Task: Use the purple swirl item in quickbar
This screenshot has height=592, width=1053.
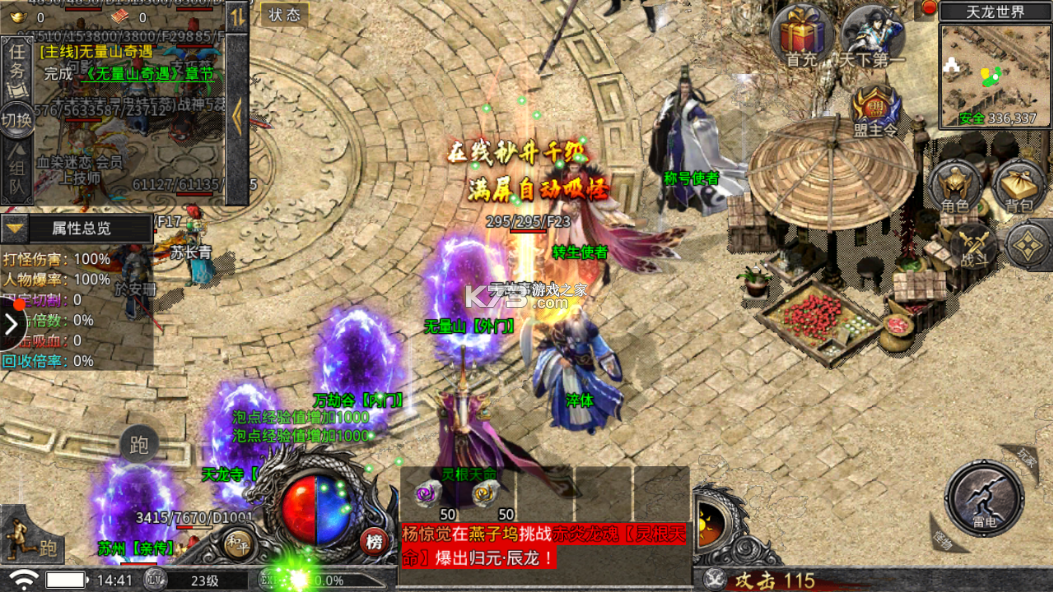Action: [x=427, y=492]
